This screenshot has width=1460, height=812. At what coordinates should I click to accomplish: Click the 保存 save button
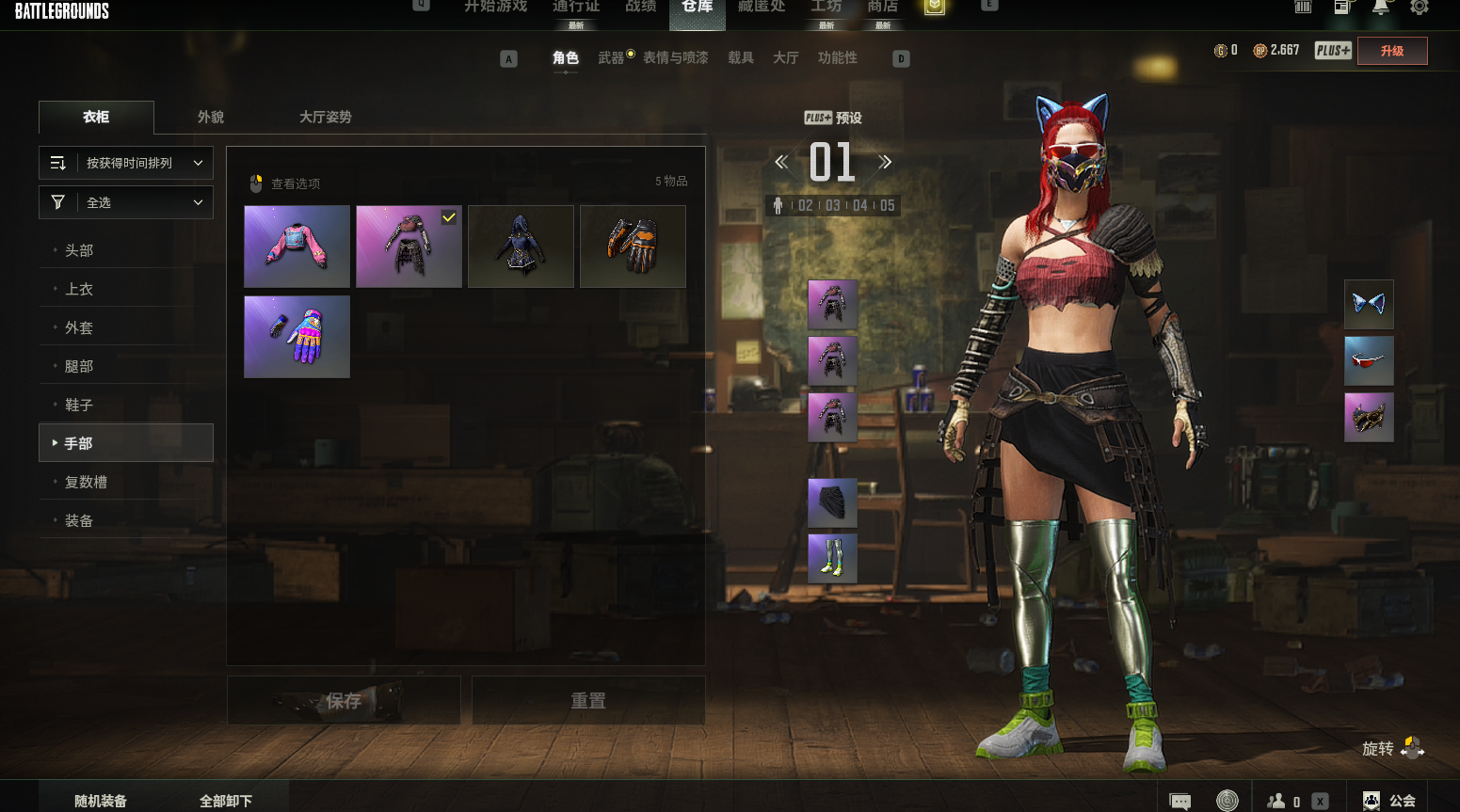pos(344,700)
